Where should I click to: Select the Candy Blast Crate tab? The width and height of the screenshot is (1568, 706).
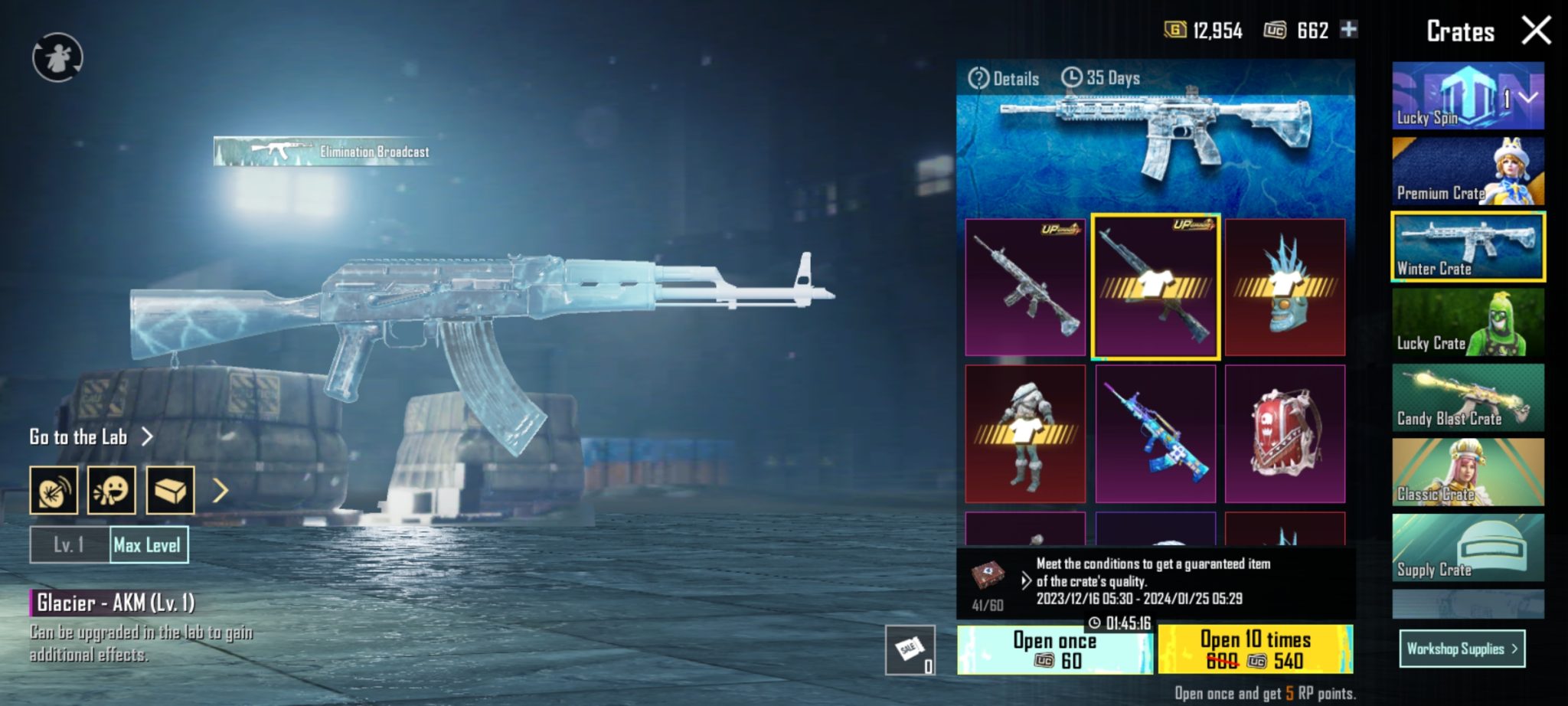click(1467, 397)
